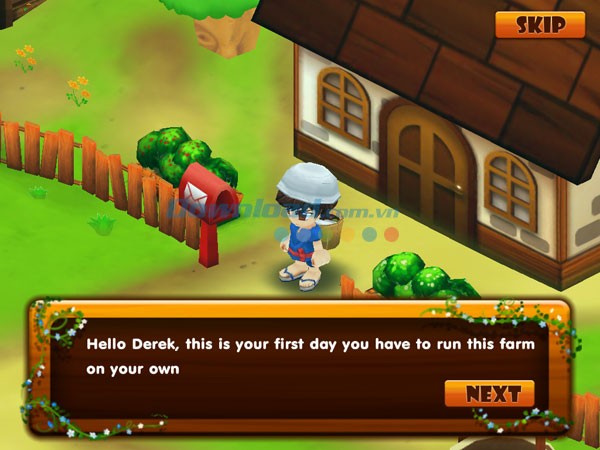This screenshot has height=450, width=600.
Task: Skip the intro tutorial dialogue
Action: pyautogui.click(x=540, y=25)
